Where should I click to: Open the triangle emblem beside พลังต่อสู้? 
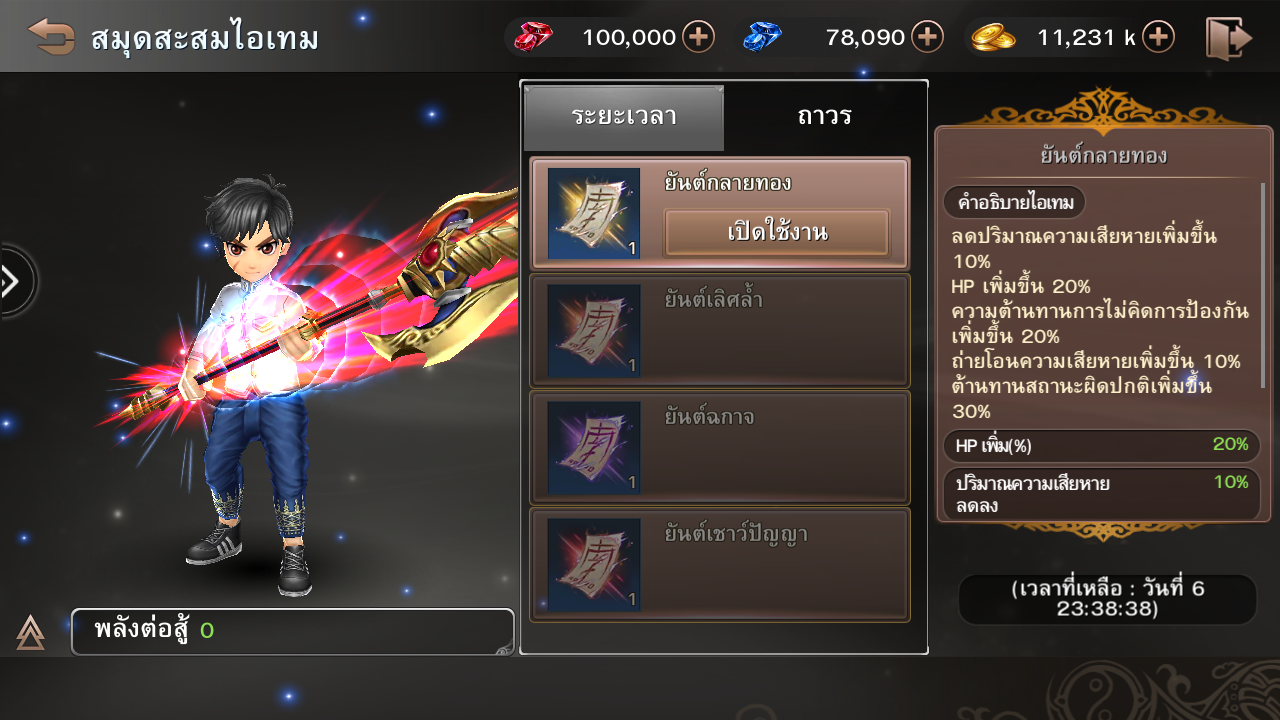click(x=30, y=632)
